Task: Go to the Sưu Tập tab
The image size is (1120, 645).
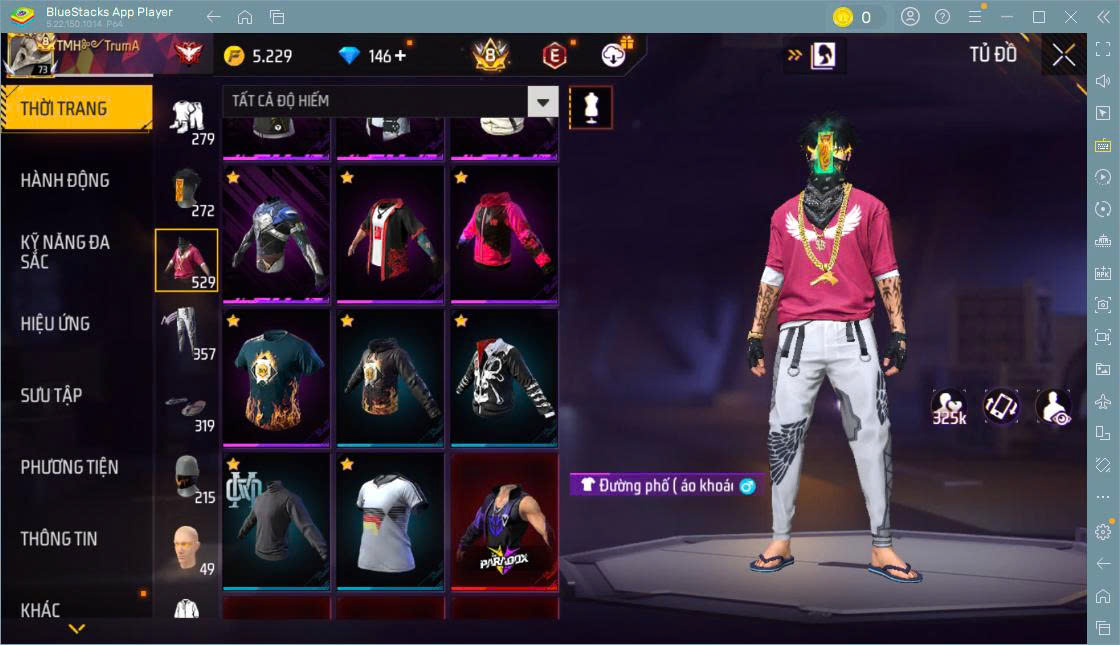Action: (52, 395)
